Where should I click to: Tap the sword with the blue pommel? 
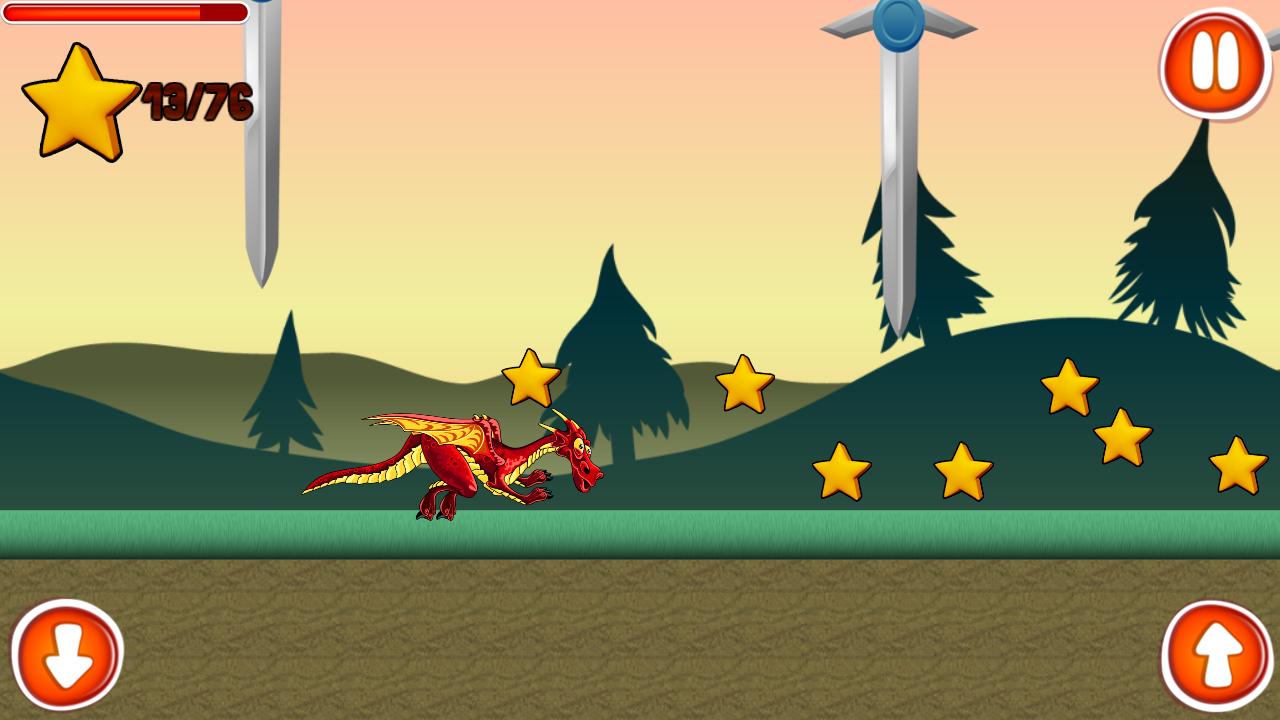pyautogui.click(x=897, y=150)
